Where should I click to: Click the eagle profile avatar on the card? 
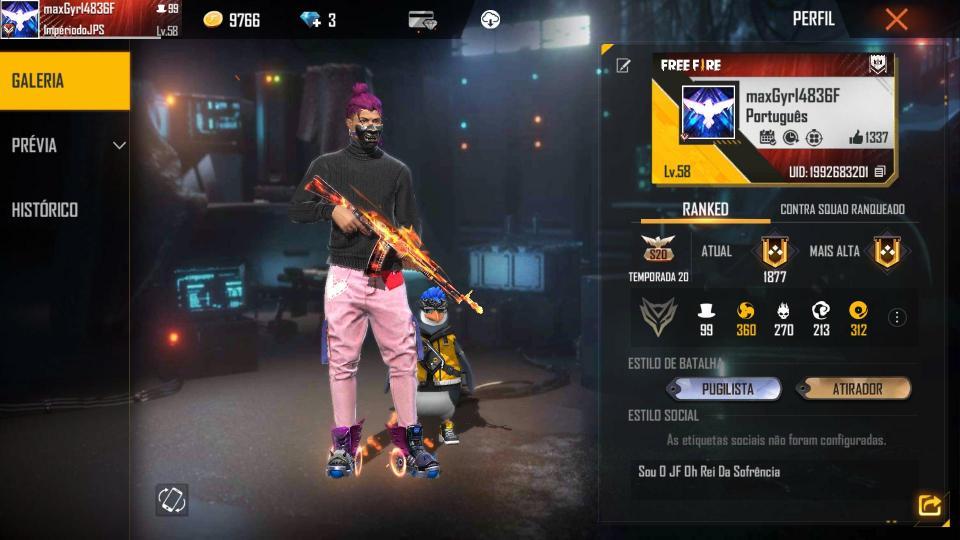[708, 111]
